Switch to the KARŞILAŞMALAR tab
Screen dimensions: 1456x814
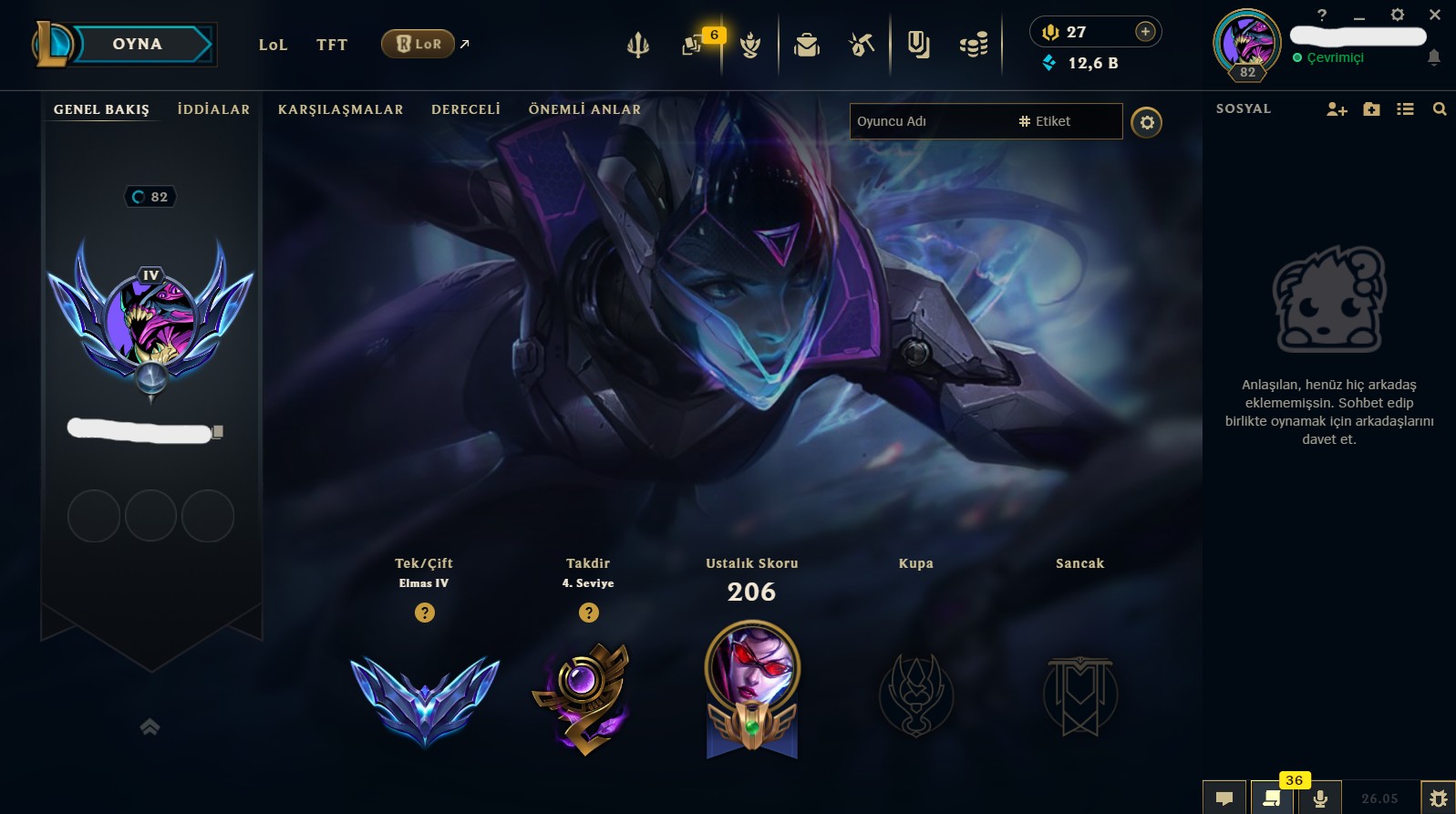pos(340,109)
